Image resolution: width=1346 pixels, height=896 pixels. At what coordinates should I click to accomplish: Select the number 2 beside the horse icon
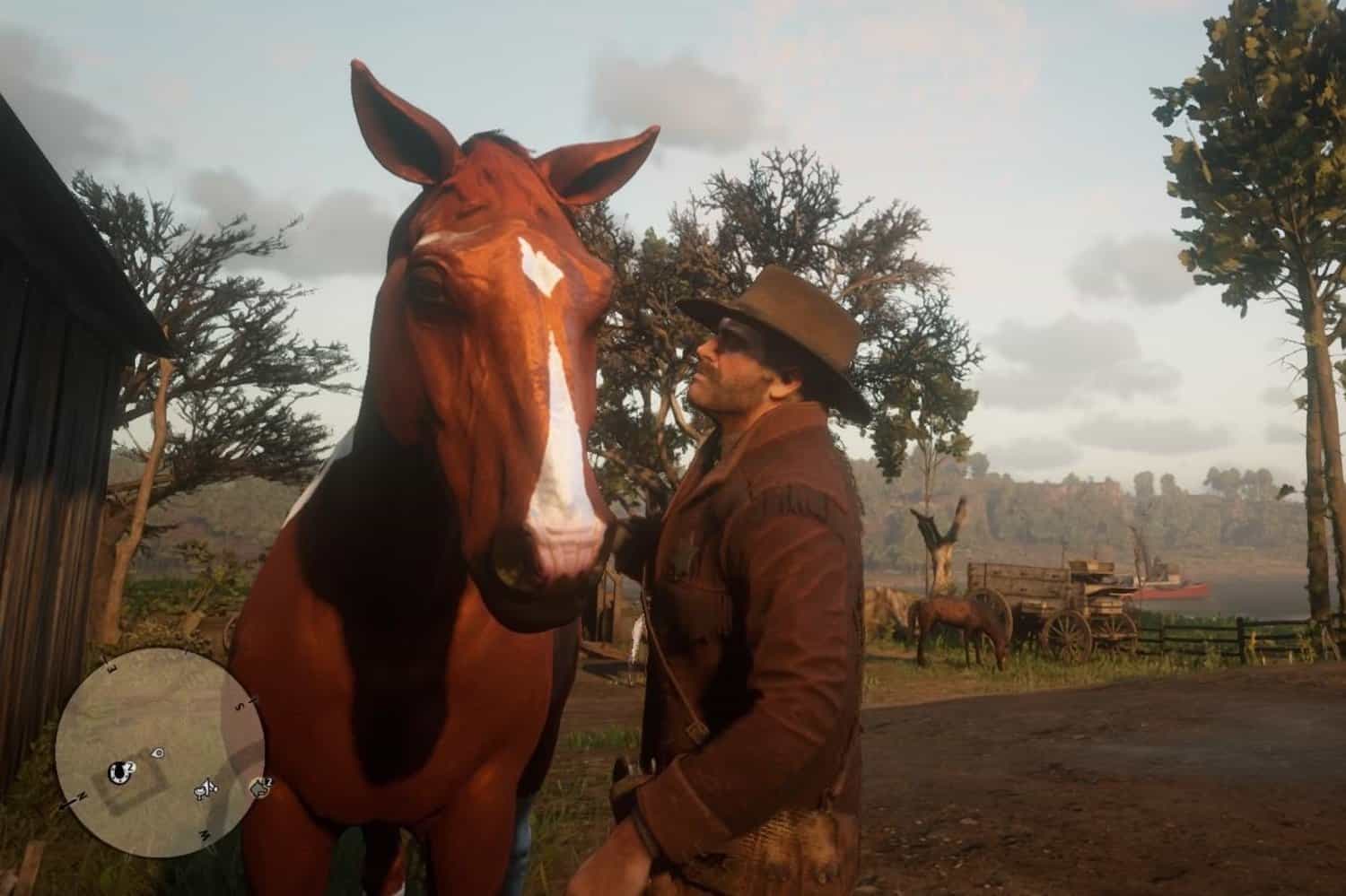click(267, 782)
